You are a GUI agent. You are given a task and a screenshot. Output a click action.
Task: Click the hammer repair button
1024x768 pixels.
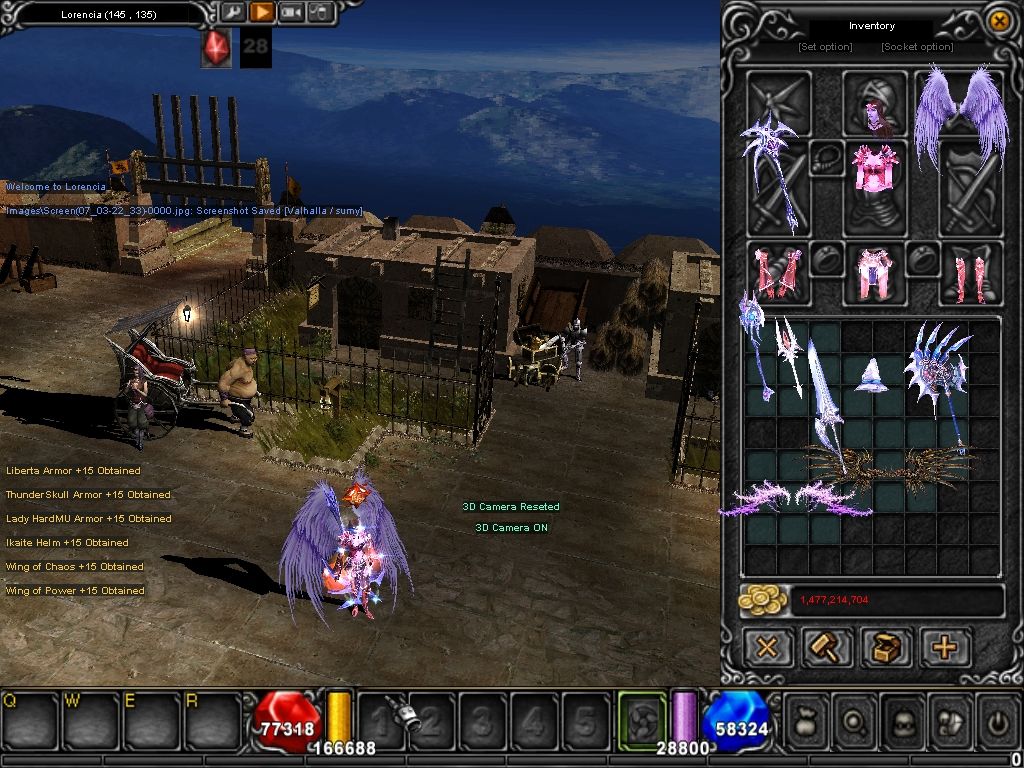(827, 647)
